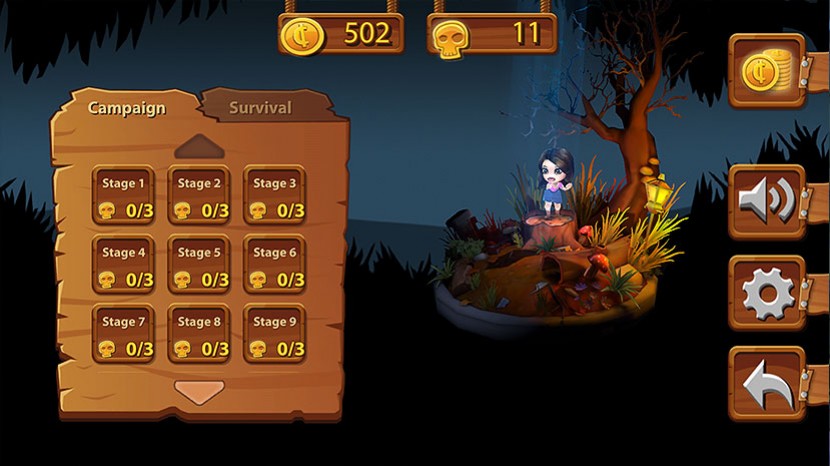Viewport: 830px width, 466px height.
Task: Open the Stage 8 level
Action: (199, 334)
